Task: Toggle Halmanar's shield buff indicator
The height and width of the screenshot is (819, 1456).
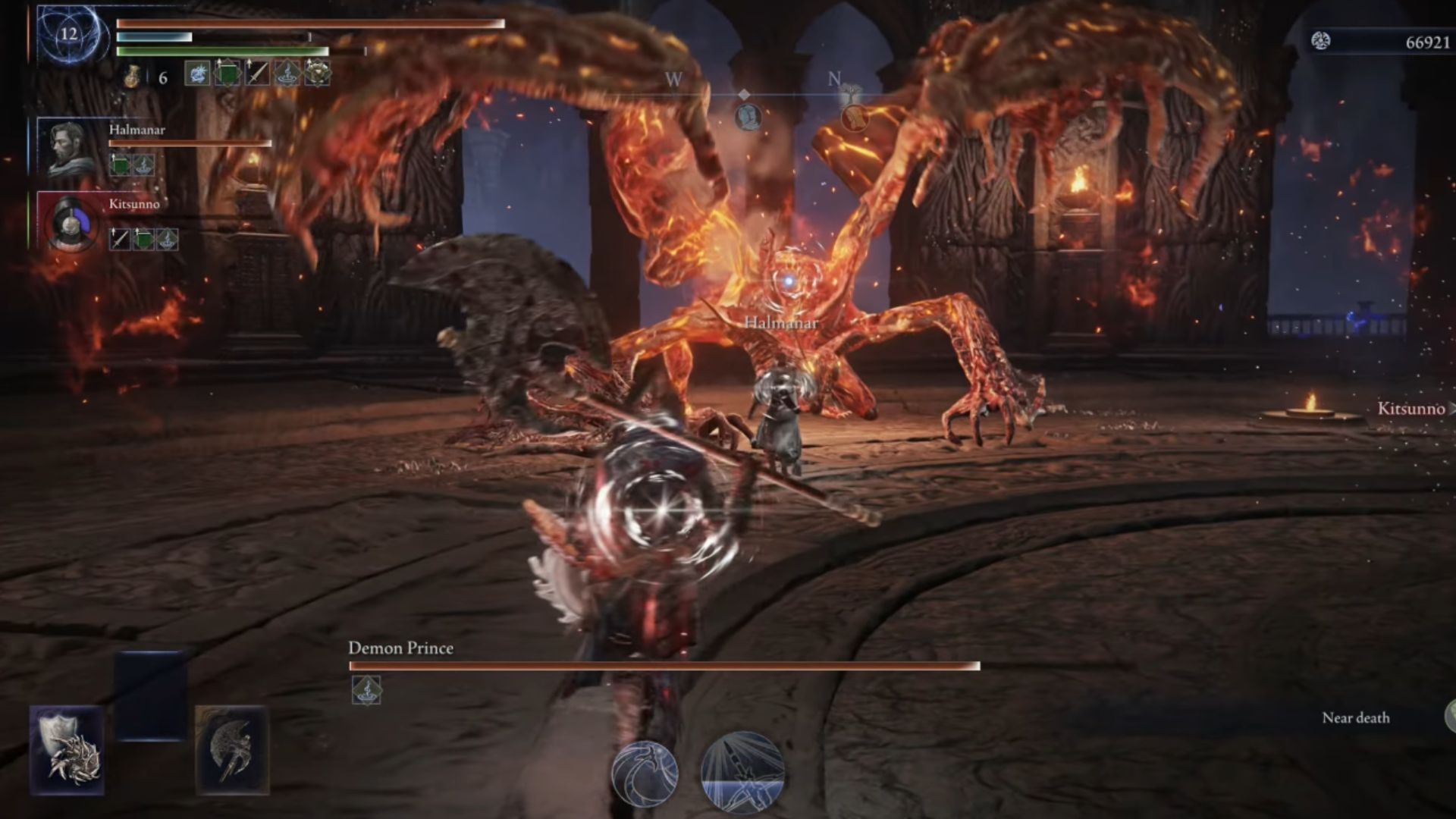Action: [120, 165]
